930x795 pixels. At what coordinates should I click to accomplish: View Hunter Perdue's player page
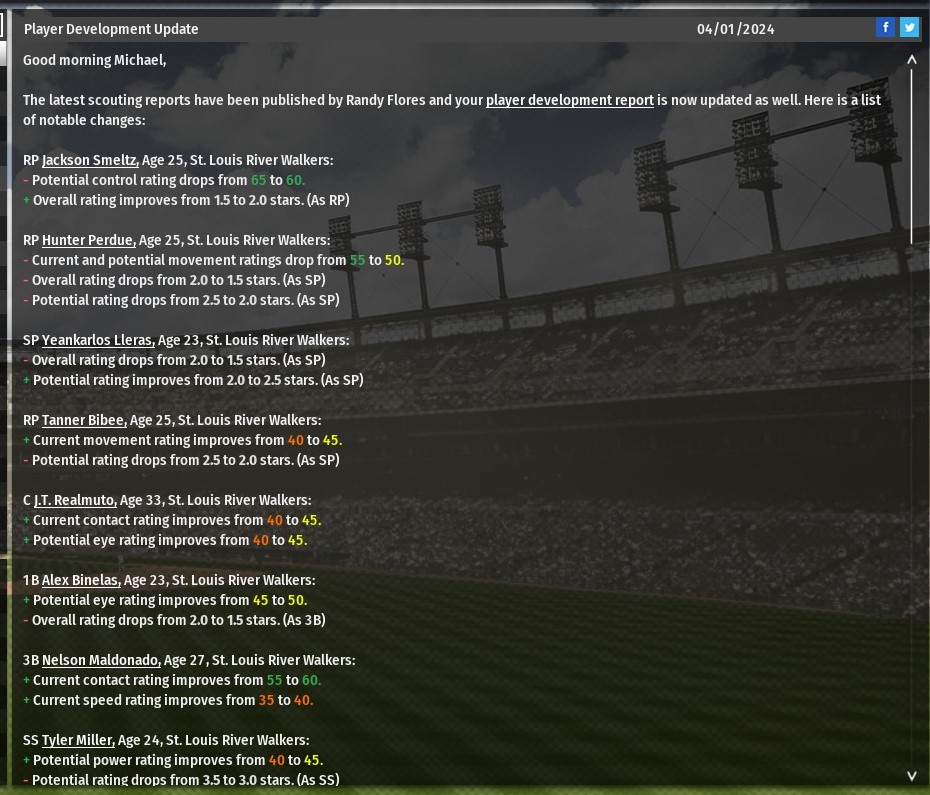coord(88,240)
